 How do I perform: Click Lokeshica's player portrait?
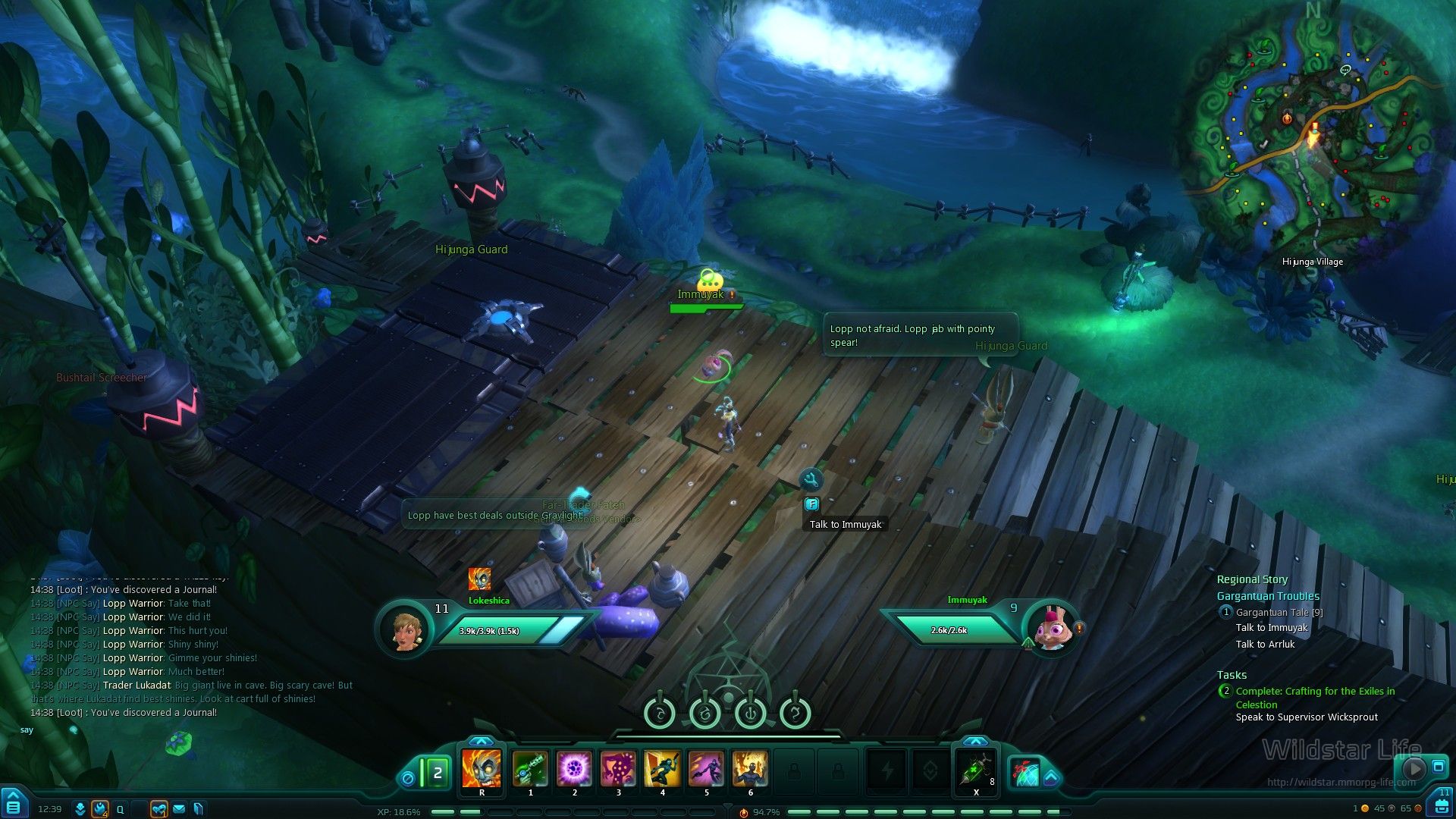coord(404,629)
